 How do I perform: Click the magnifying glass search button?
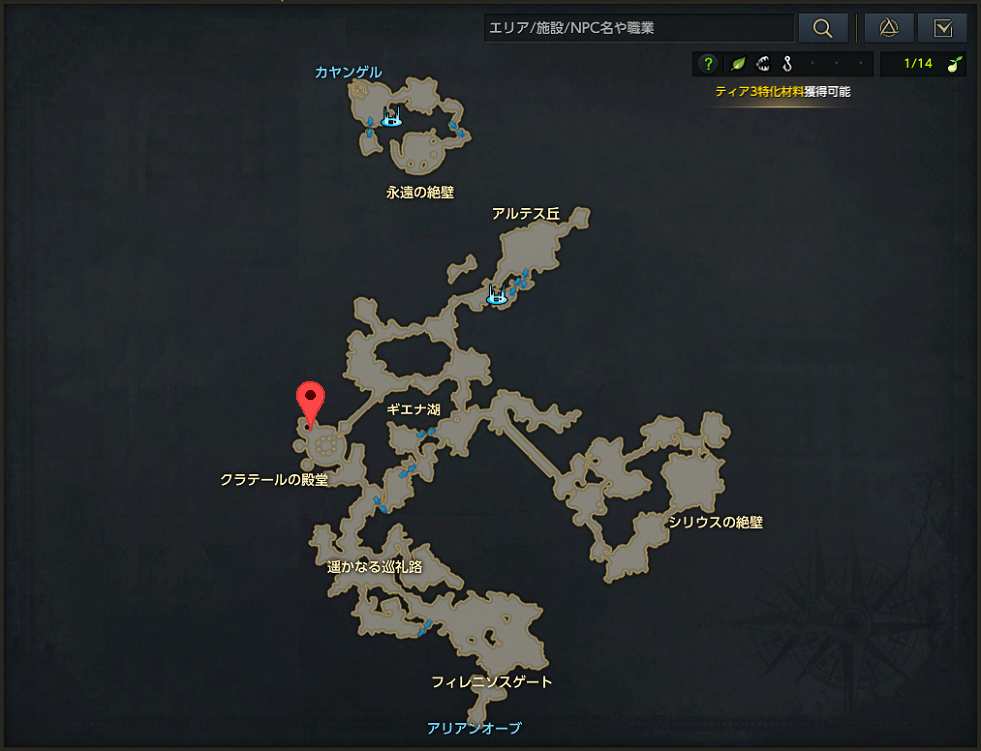pyautogui.click(x=823, y=28)
